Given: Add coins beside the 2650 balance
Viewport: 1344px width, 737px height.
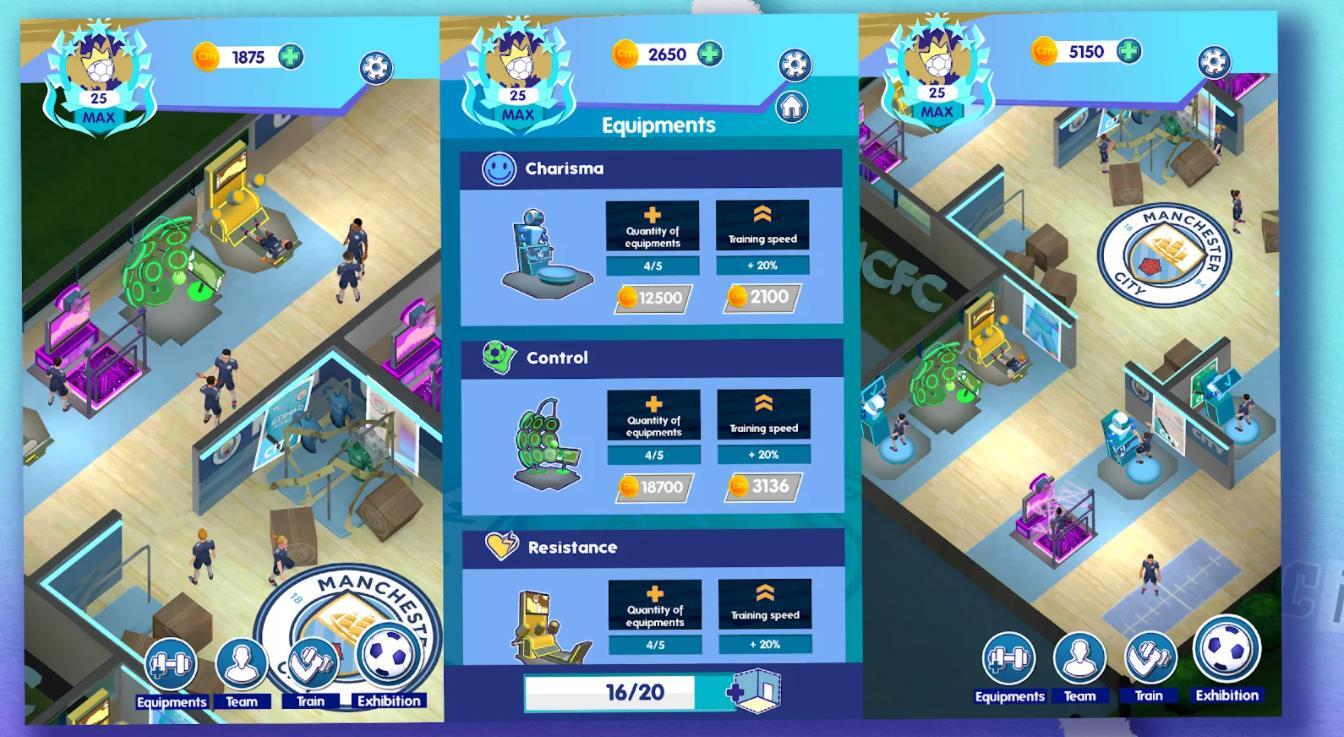Looking at the screenshot, I should 710,54.
